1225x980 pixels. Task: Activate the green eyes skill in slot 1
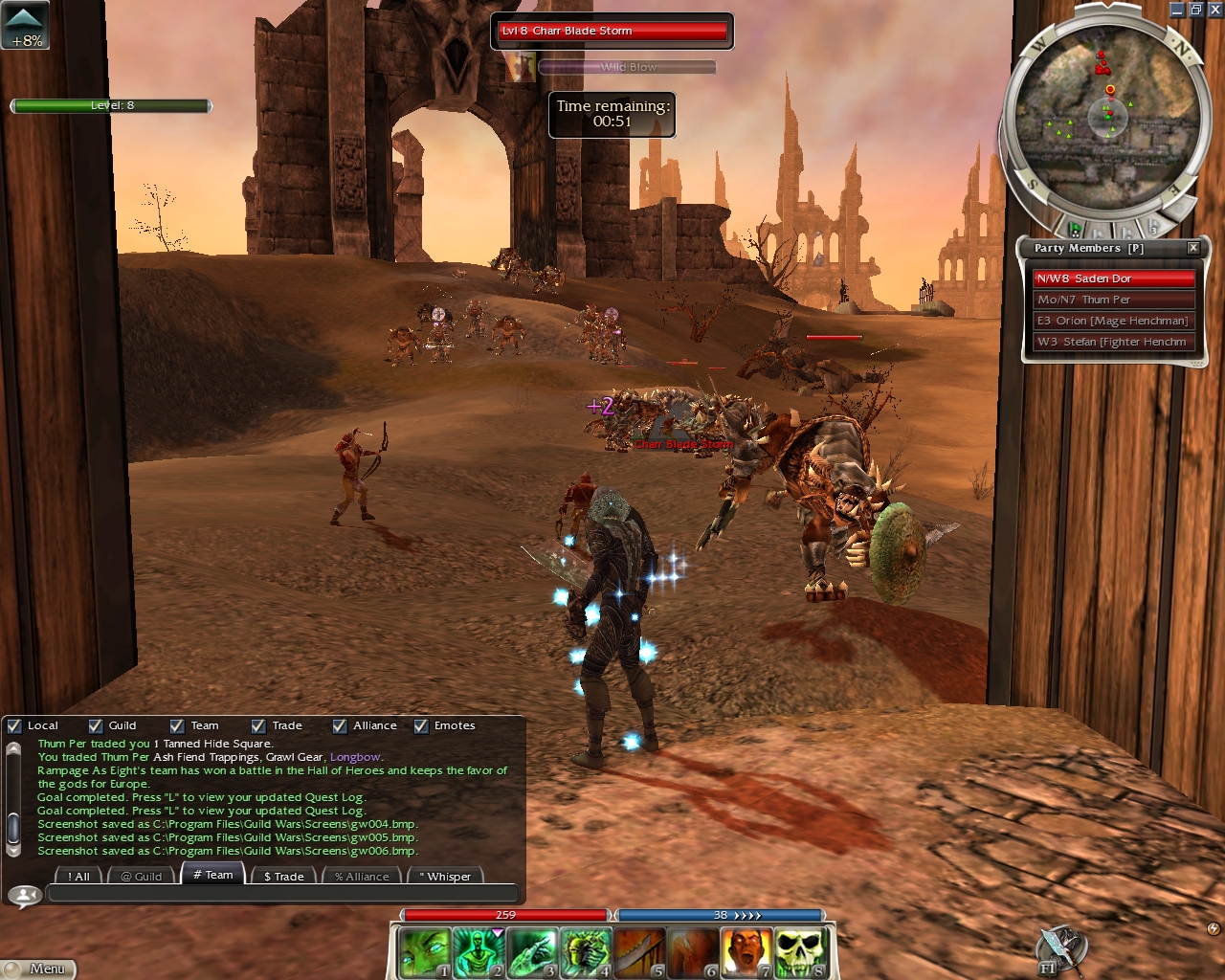coord(423,953)
